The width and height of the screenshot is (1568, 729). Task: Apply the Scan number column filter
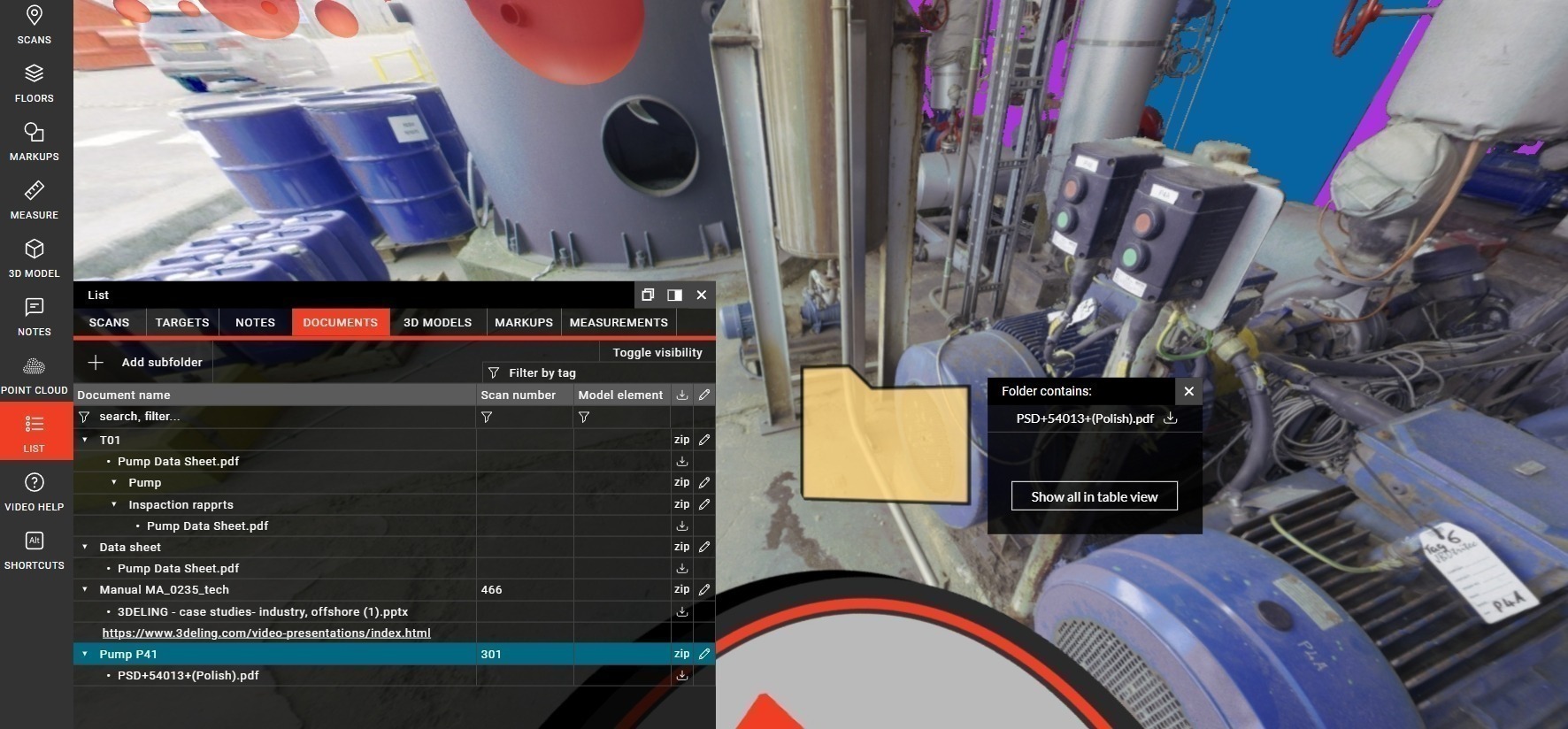(x=488, y=417)
